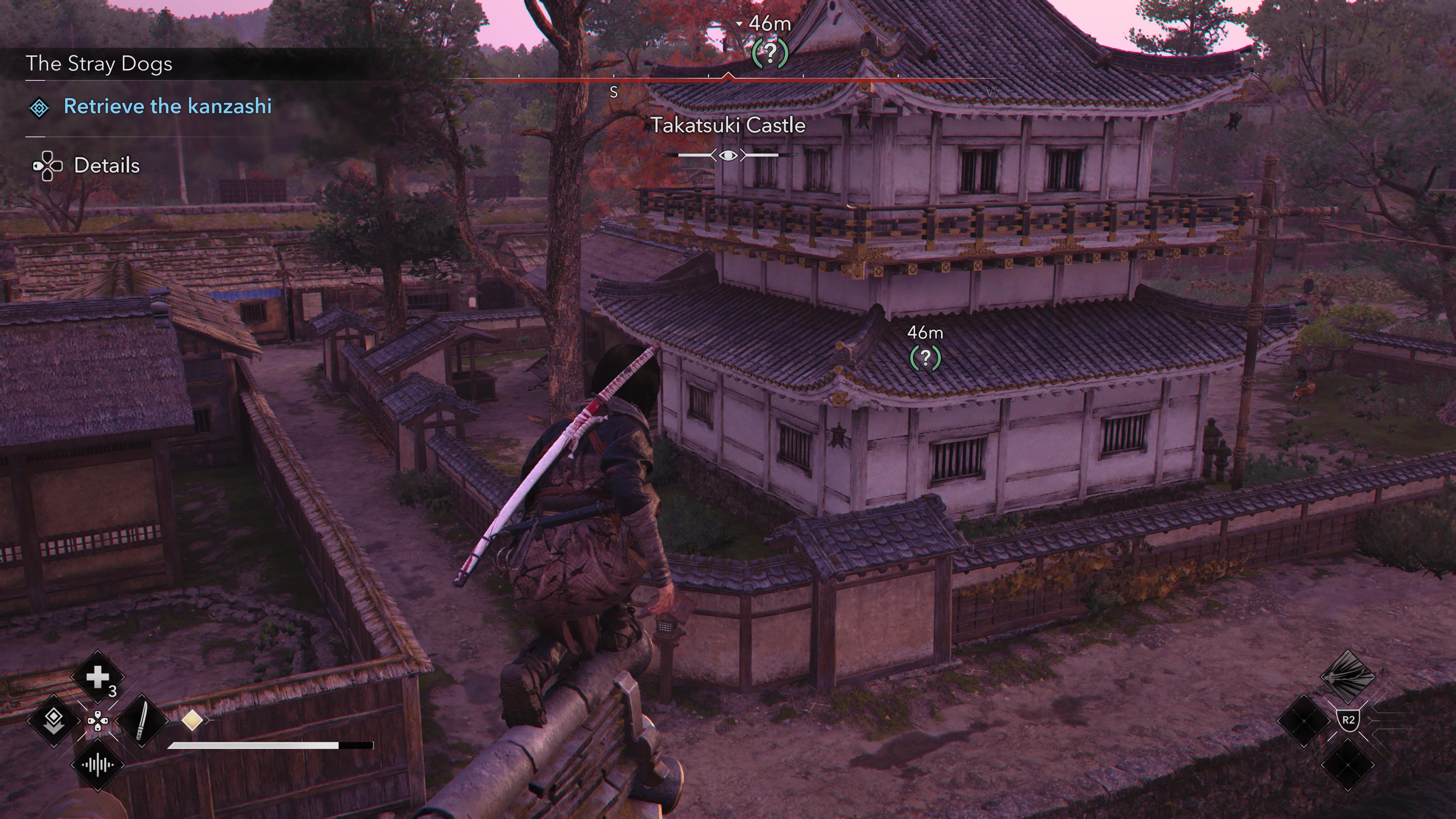The width and height of the screenshot is (1456, 819).
Task: Open the Stray Dogs quest title
Action: pyautogui.click(x=99, y=64)
